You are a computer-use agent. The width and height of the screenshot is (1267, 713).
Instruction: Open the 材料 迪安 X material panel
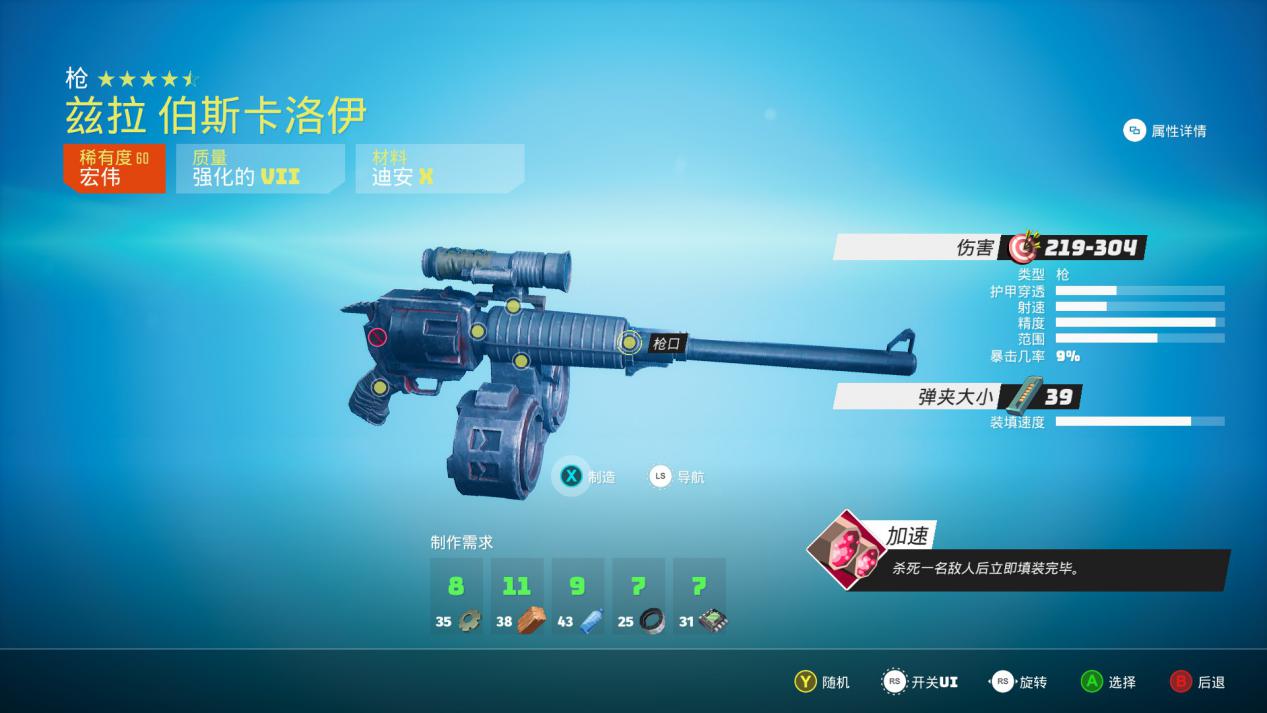(x=438, y=168)
